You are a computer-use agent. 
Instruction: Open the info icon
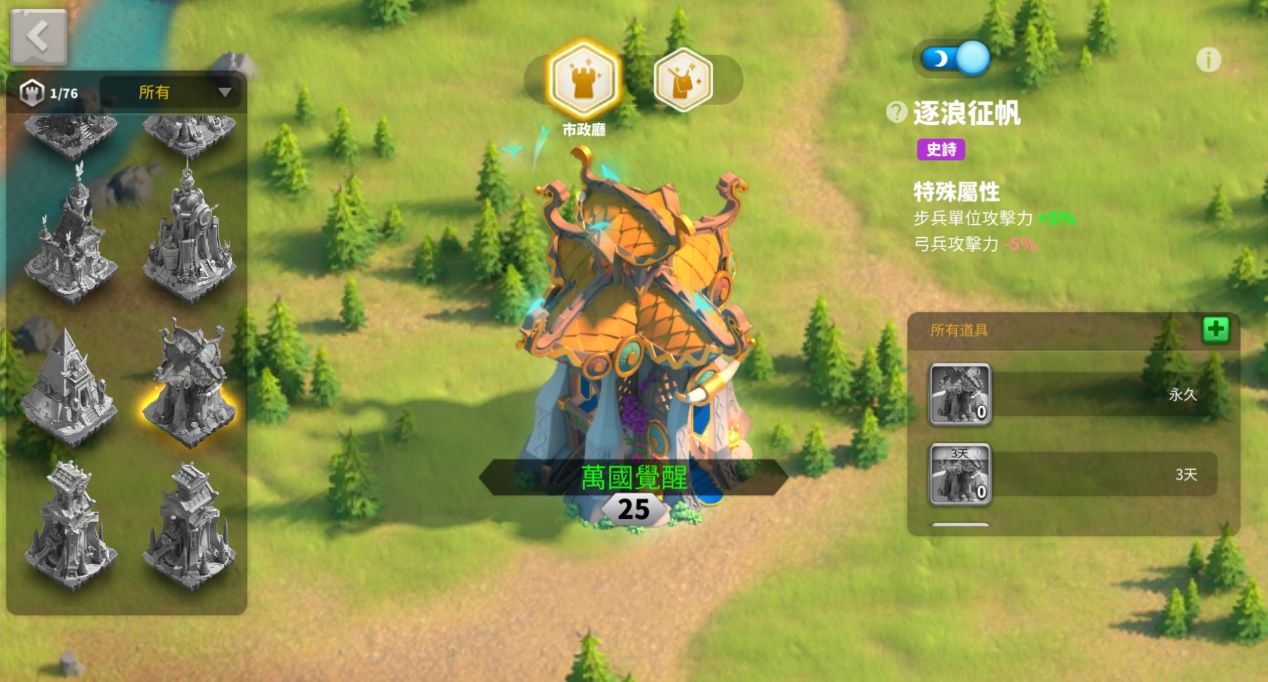[1208, 60]
